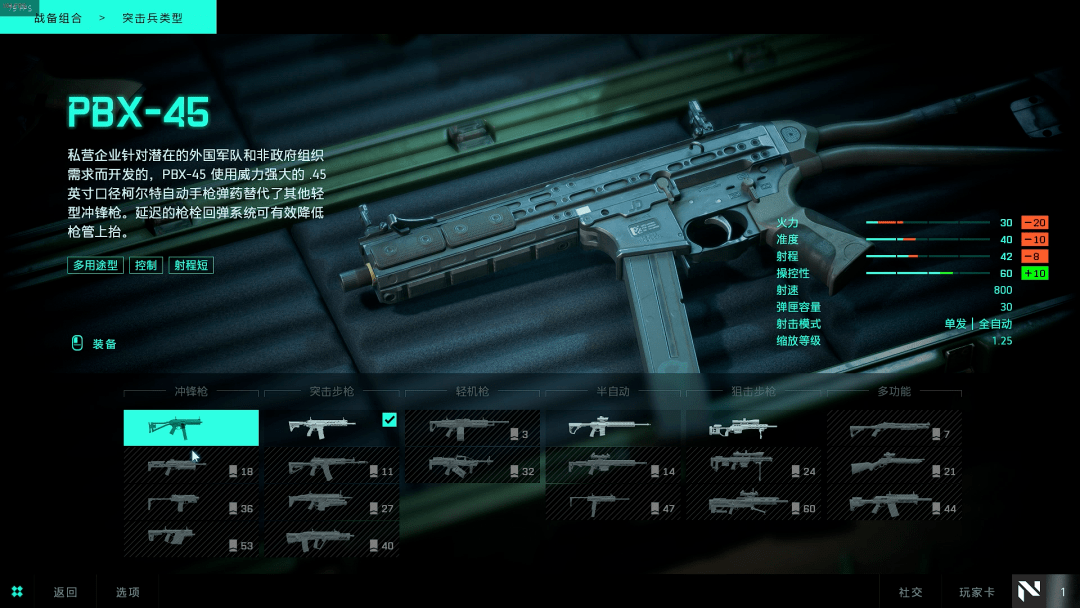Screen dimensions: 1080x608
Task: Choose the sniper rifle locked at level 60
Action: 754,503
